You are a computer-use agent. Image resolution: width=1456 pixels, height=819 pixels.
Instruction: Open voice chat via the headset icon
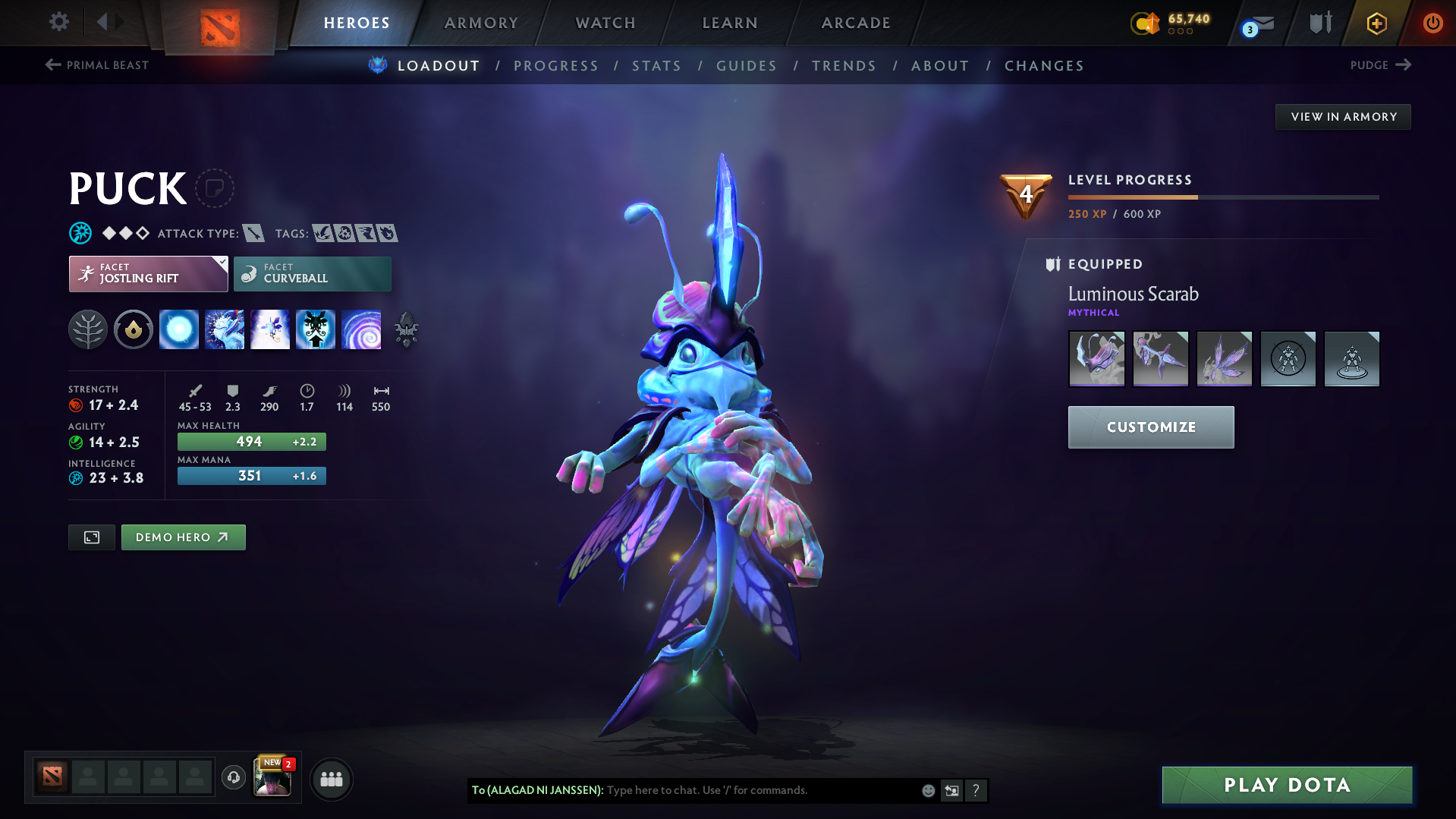pos(233,779)
